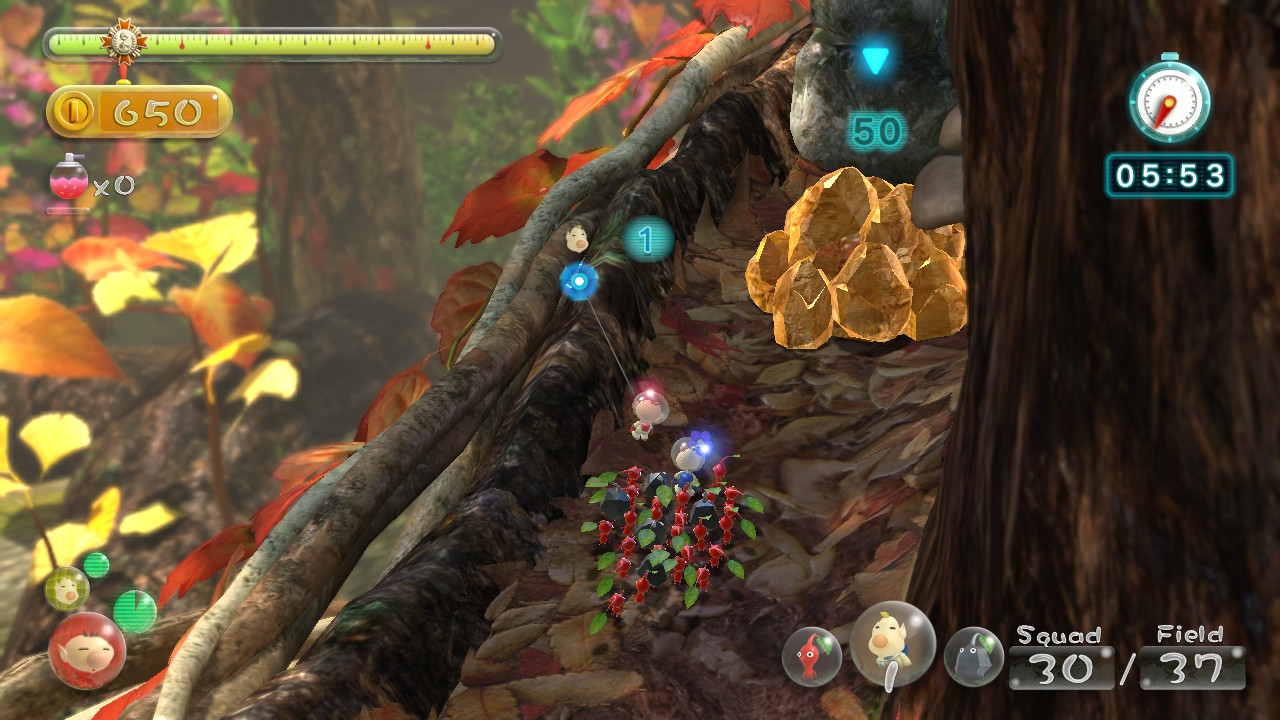Switch to the small green leader portrait
This screenshot has height=720, width=1280.
click(67, 588)
